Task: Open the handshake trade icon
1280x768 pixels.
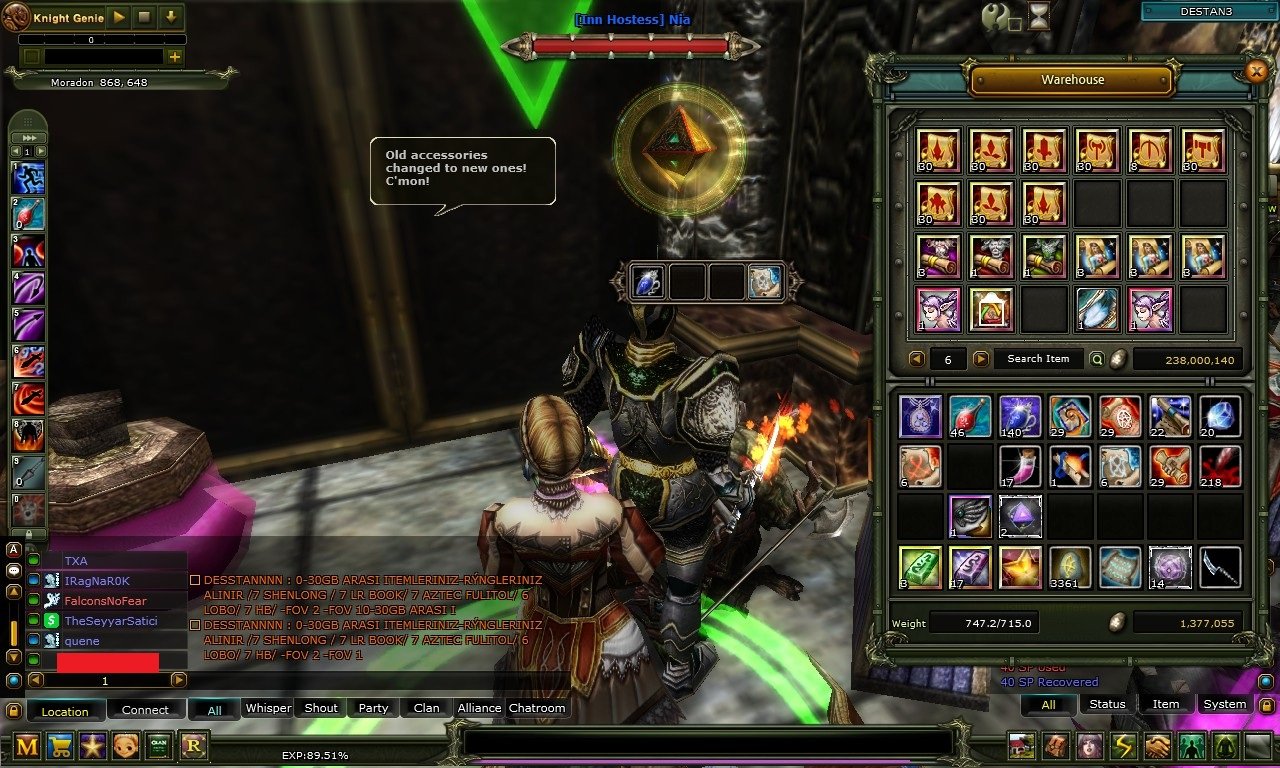Action: pyautogui.click(x=1157, y=746)
